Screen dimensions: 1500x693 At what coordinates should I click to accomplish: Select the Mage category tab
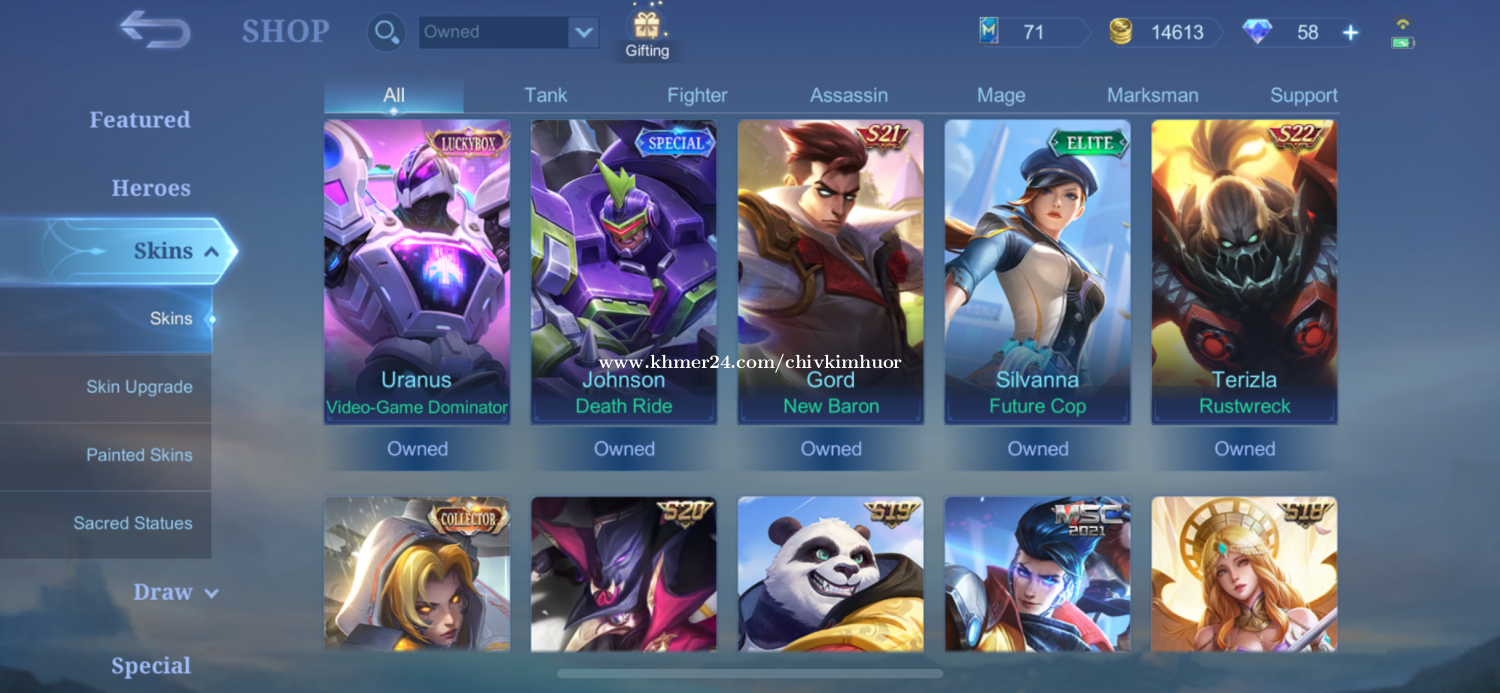click(1001, 95)
